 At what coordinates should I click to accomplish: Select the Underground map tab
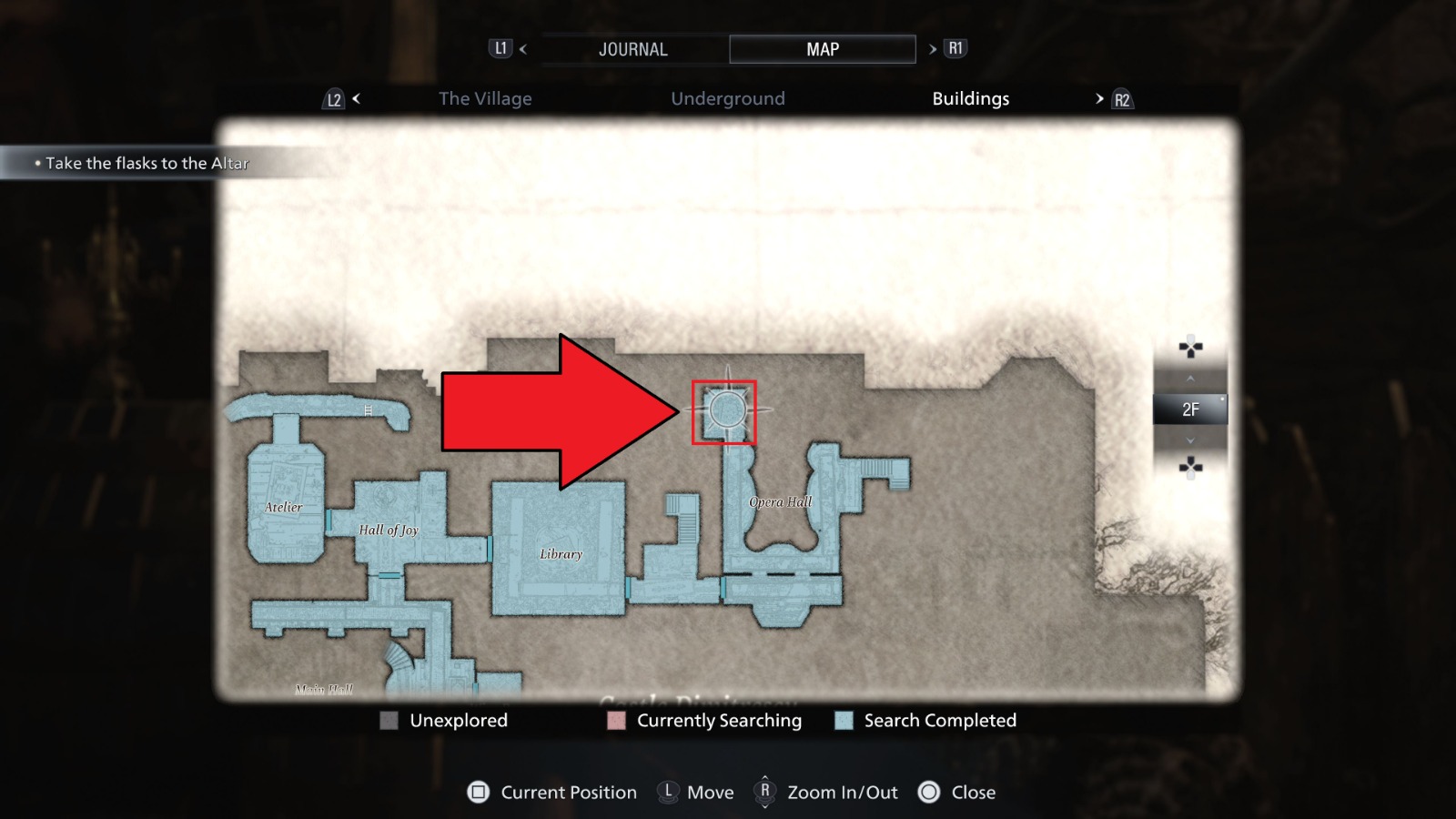[728, 98]
